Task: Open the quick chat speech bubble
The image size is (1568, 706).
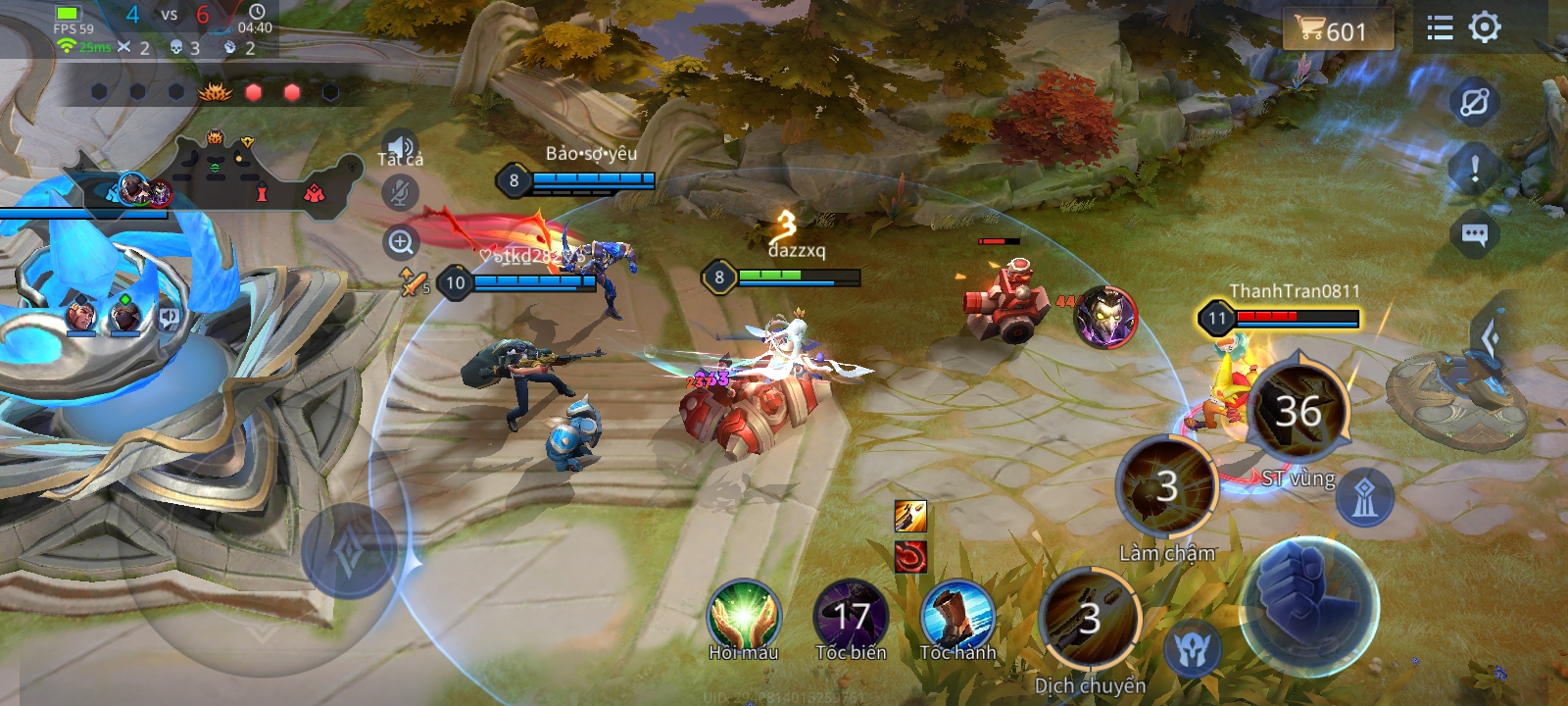Action: pos(1474,234)
